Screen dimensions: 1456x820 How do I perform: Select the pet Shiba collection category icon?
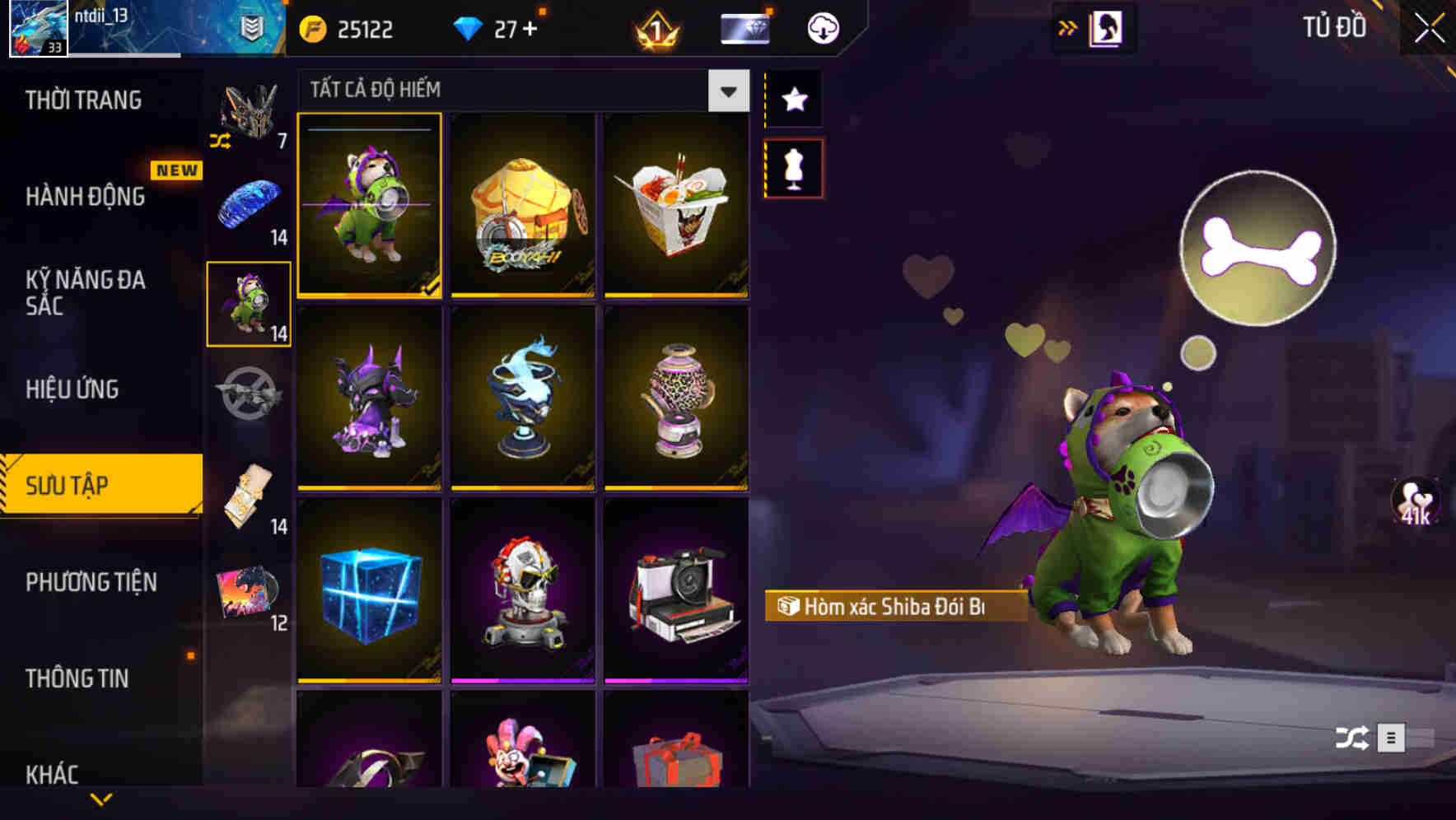click(248, 302)
